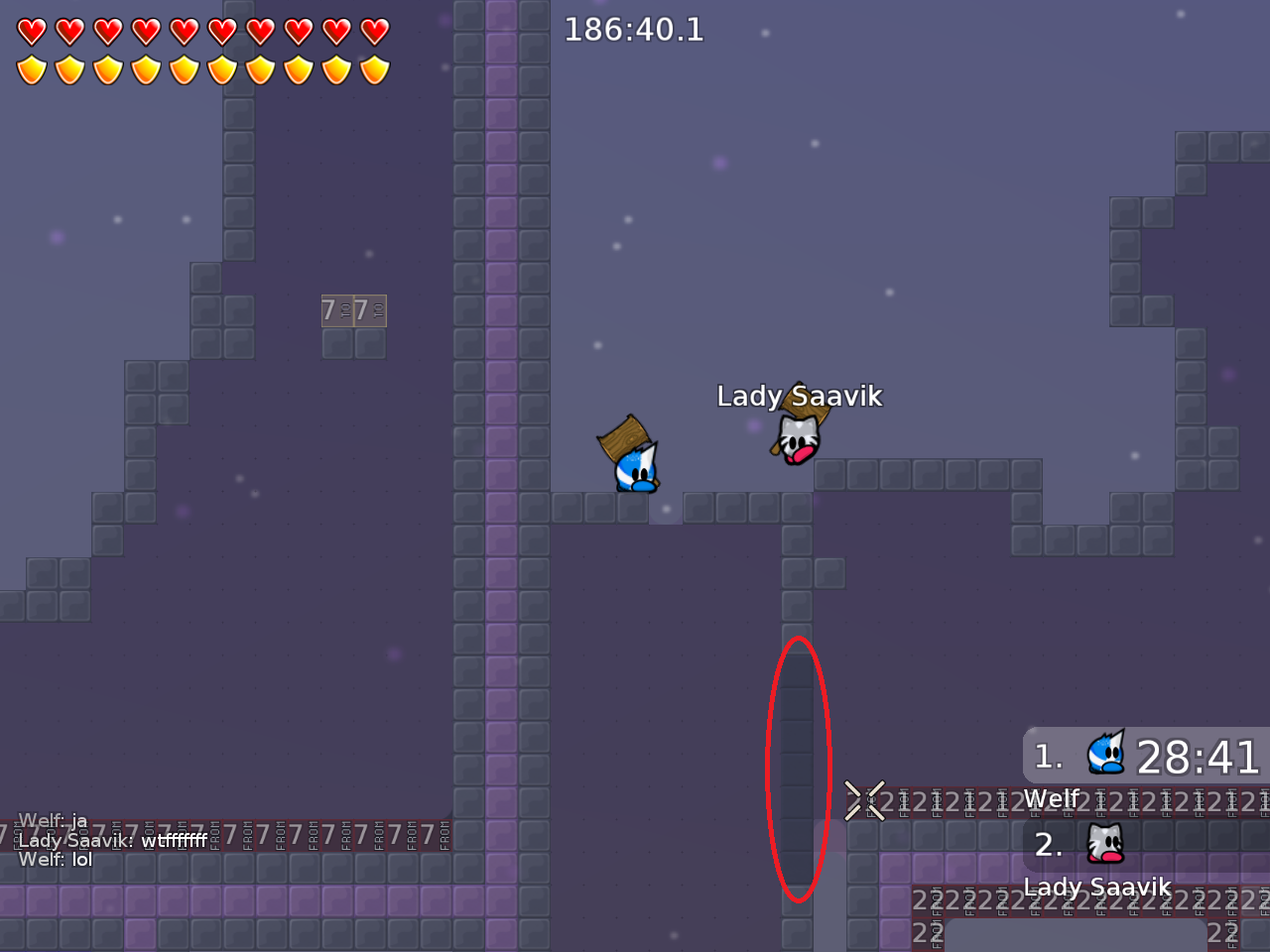Click the '7 7' sign blocks near the top left

tap(353, 310)
